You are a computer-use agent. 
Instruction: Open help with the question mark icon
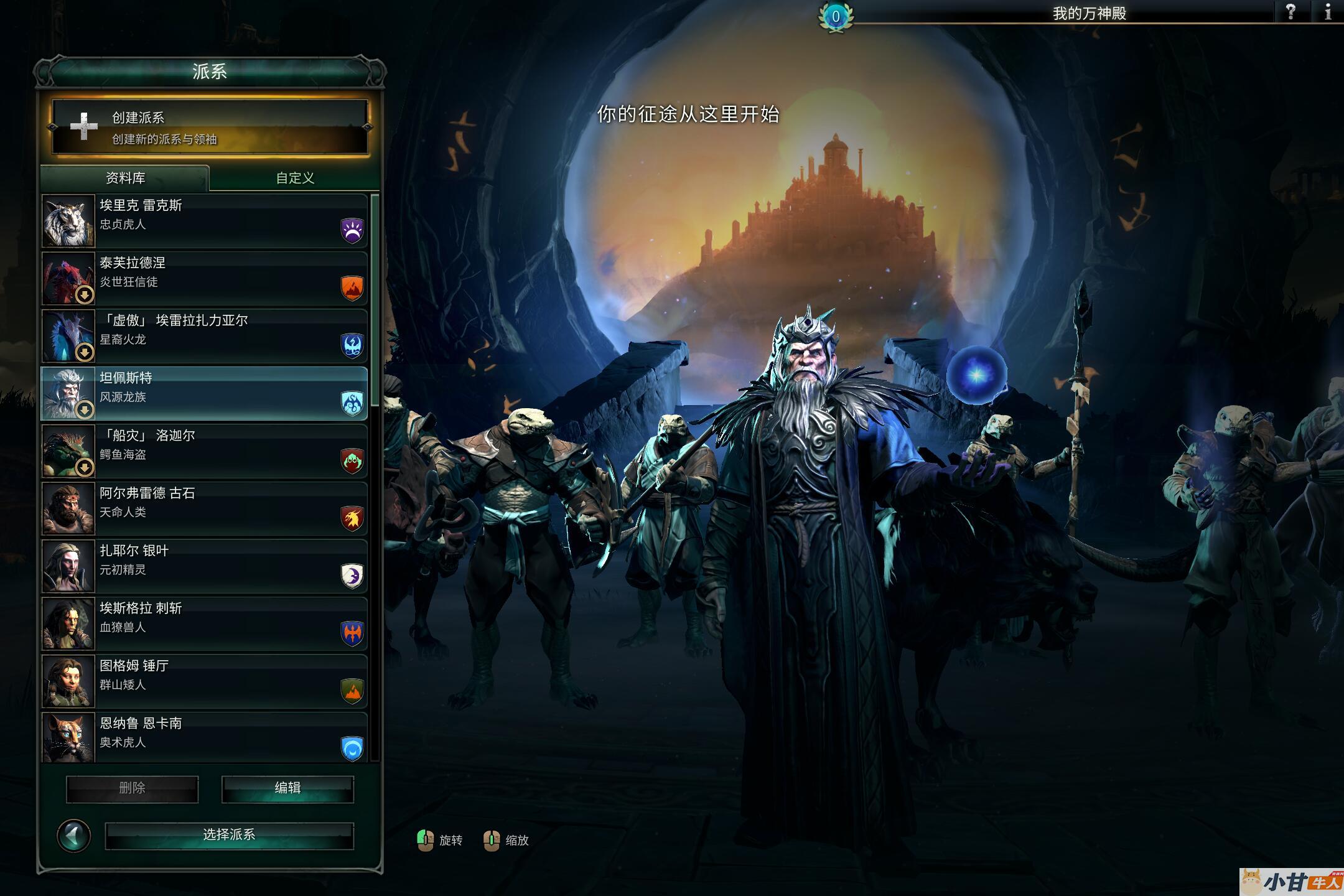(x=1290, y=12)
